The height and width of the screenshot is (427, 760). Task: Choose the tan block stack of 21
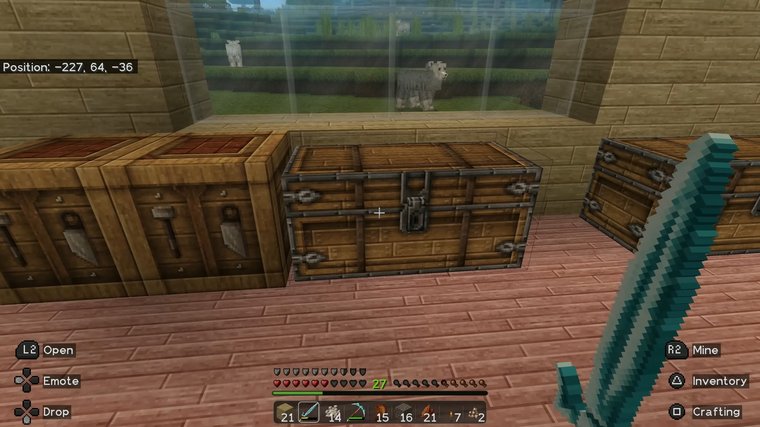285,412
